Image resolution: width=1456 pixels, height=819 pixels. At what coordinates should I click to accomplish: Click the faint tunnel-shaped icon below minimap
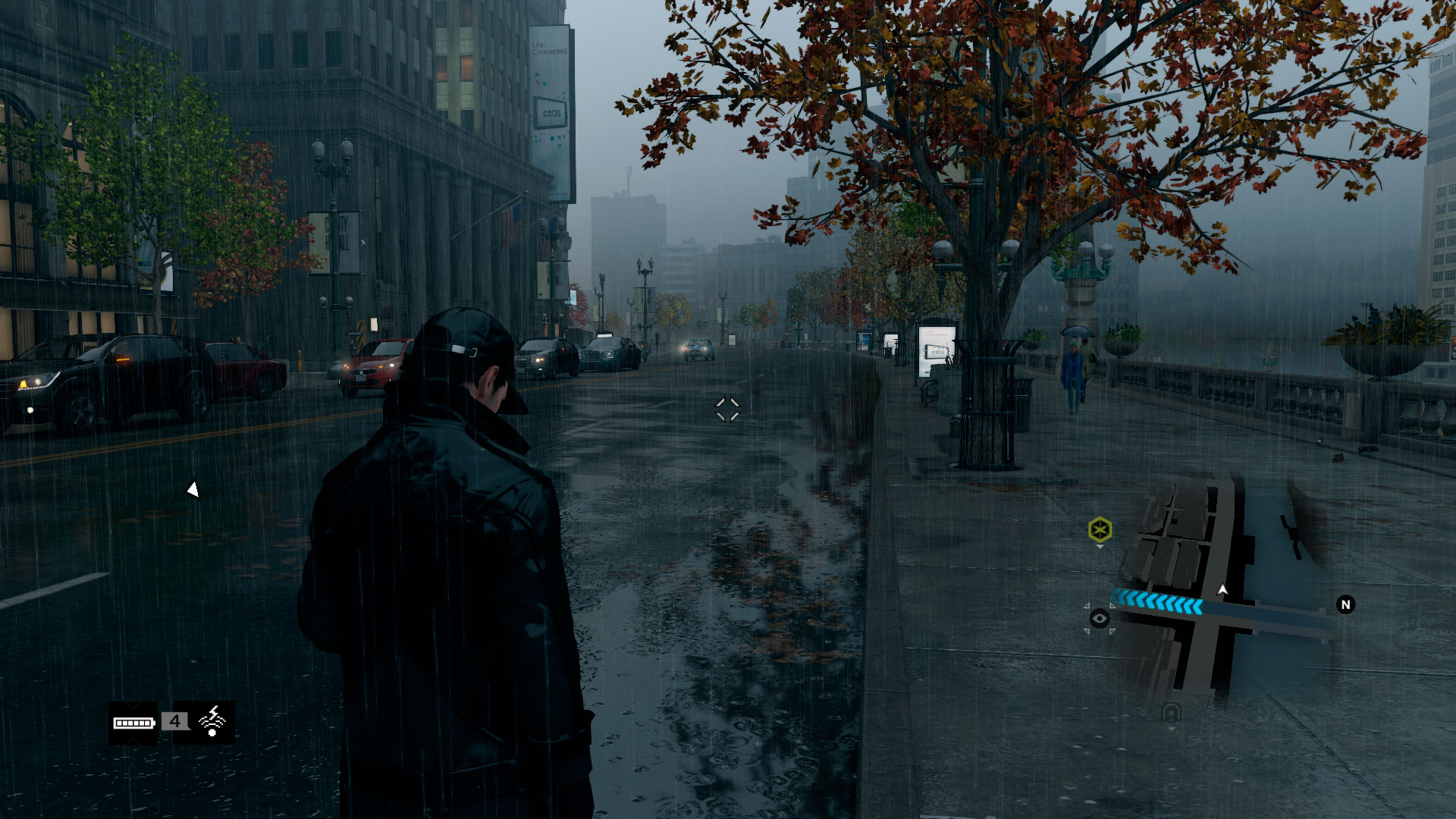[x=1172, y=713]
